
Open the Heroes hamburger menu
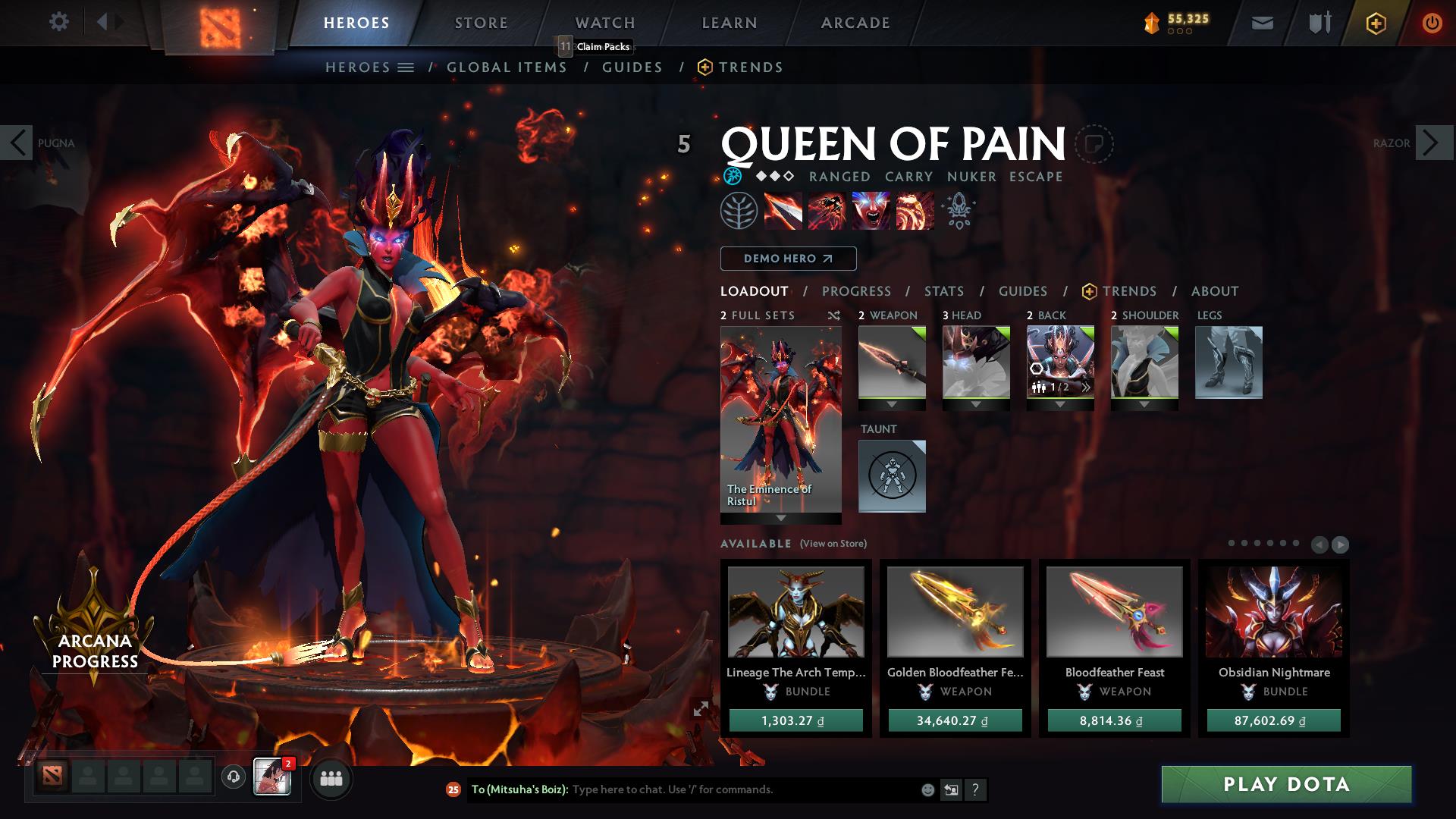[x=406, y=67]
